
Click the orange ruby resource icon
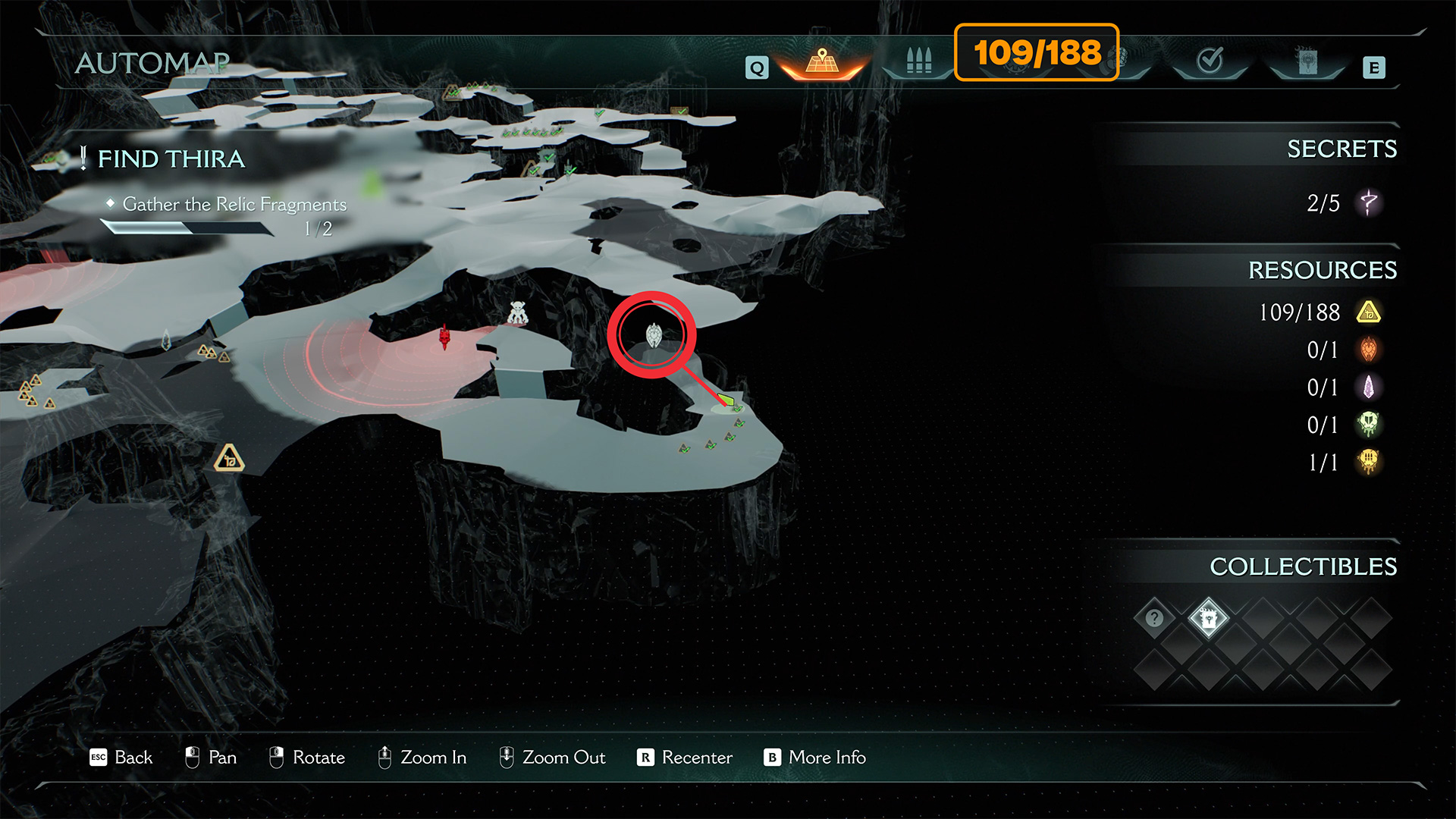coord(1369,350)
